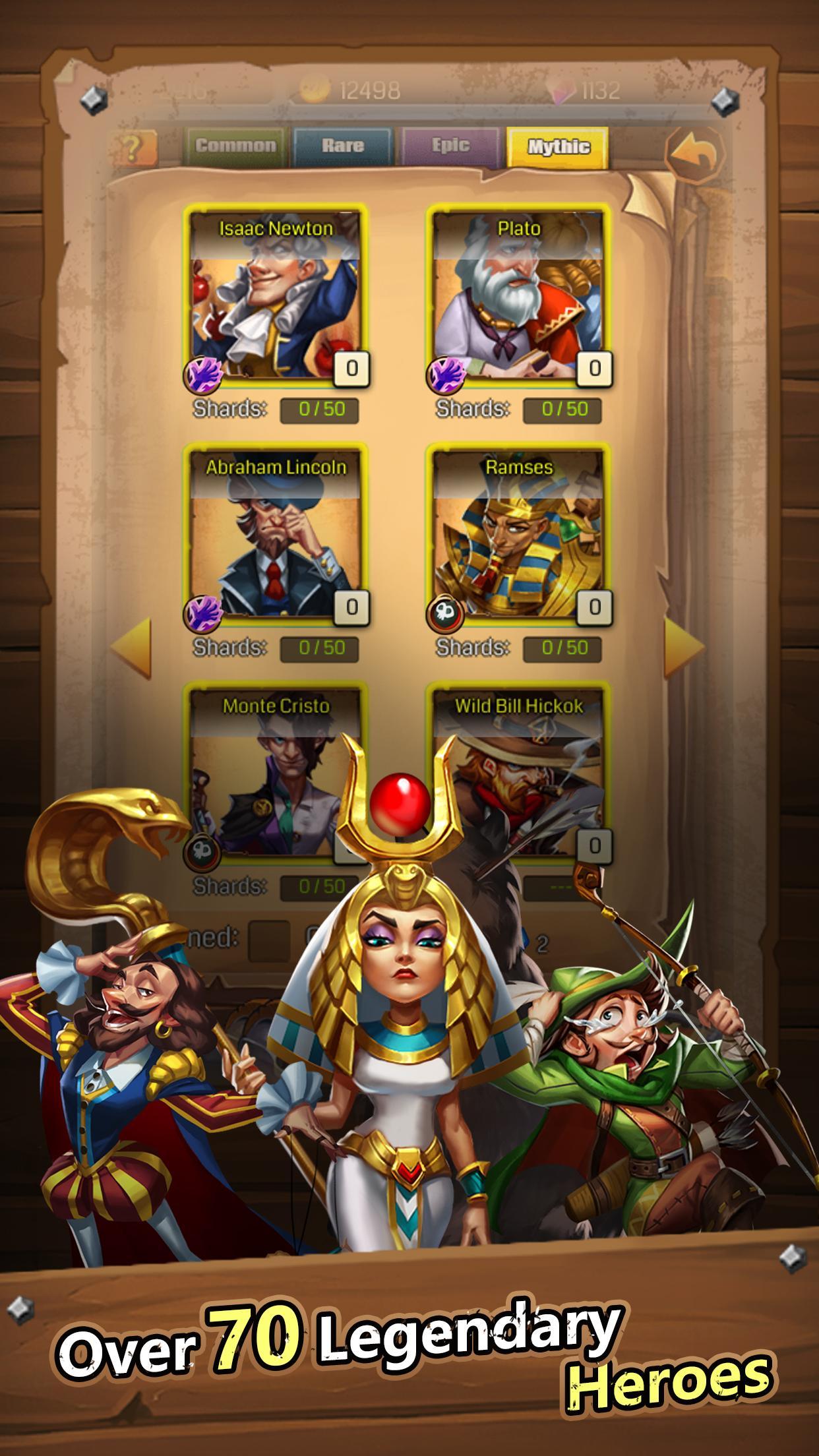Open the question mark help button

pyautogui.click(x=135, y=147)
